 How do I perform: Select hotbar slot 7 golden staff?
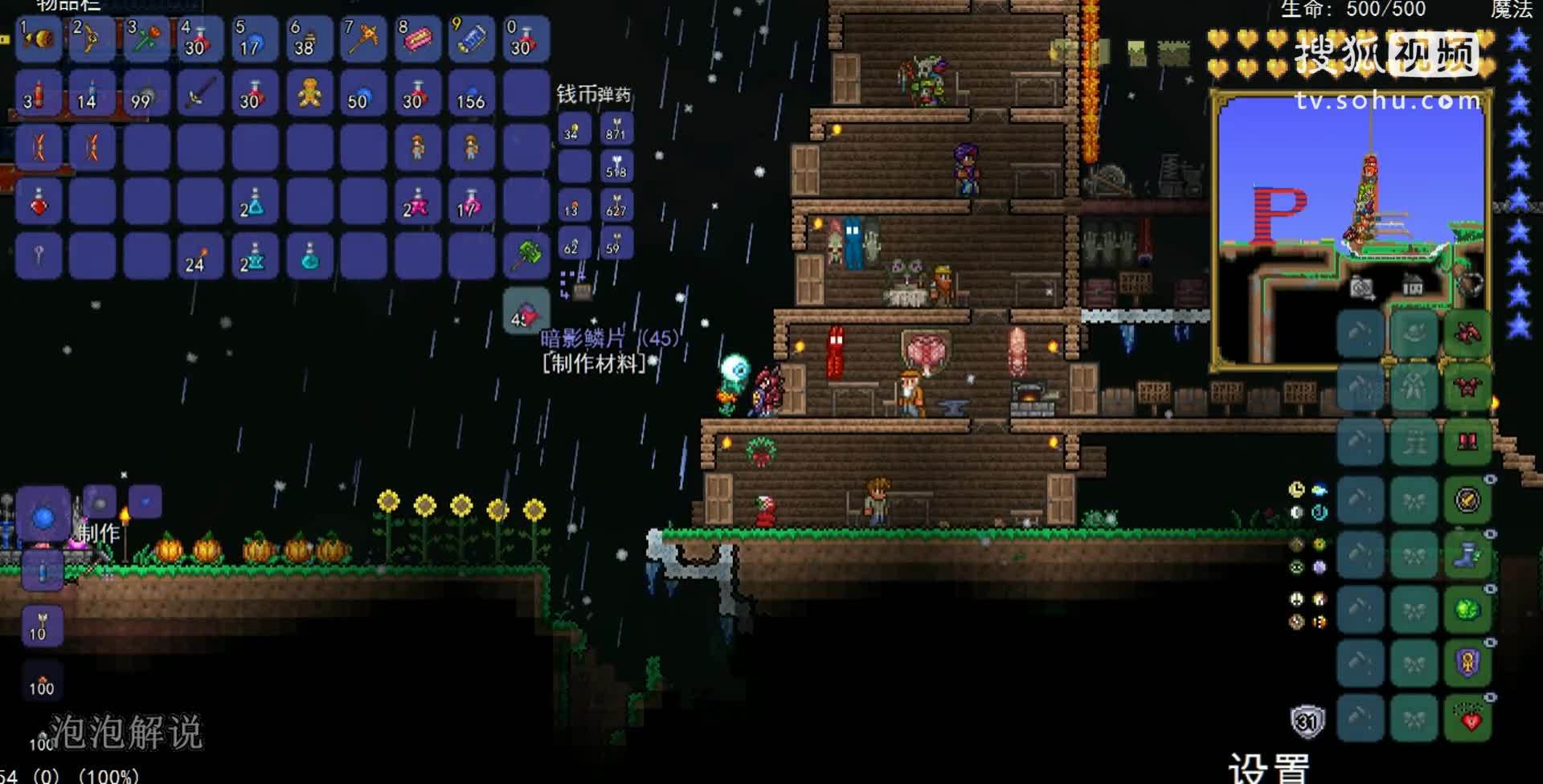(x=362, y=39)
